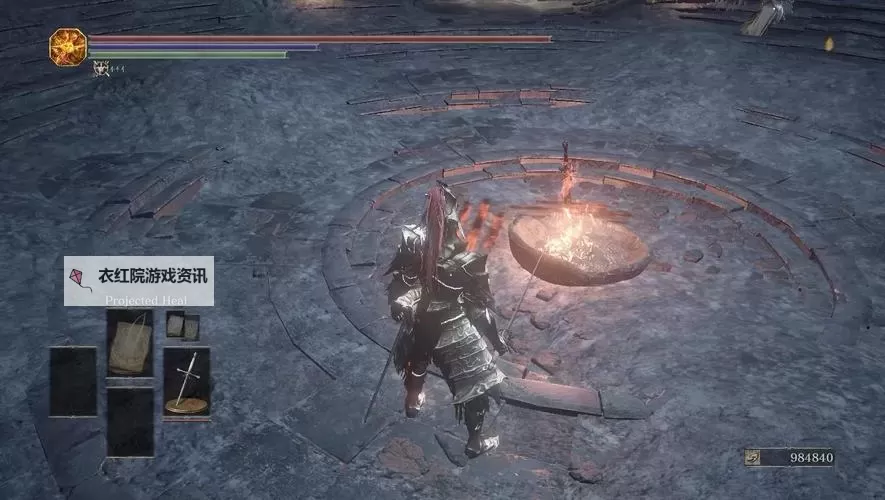Image resolution: width=885 pixels, height=500 pixels.
Task: Select the right-hand sword weapon slot
Action: coord(186,381)
